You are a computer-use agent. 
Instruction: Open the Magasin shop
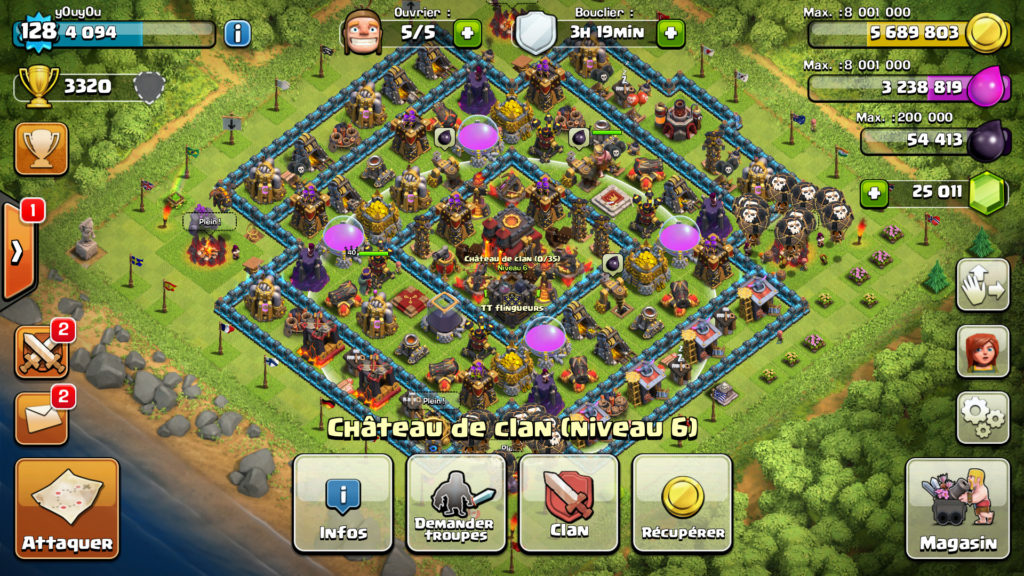pyautogui.click(x=958, y=508)
